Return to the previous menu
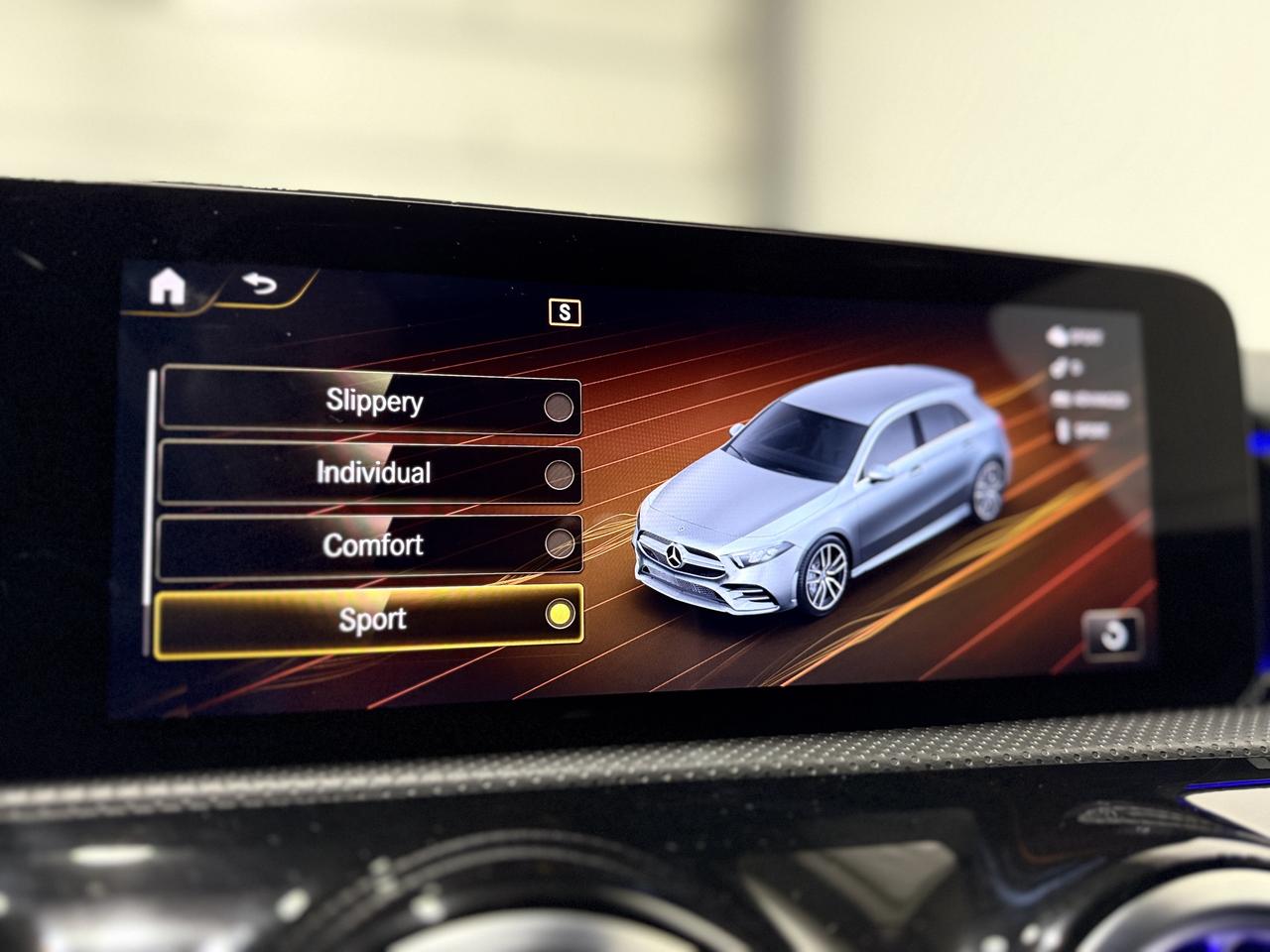Viewport: 1270px width, 952px height. 258,286
